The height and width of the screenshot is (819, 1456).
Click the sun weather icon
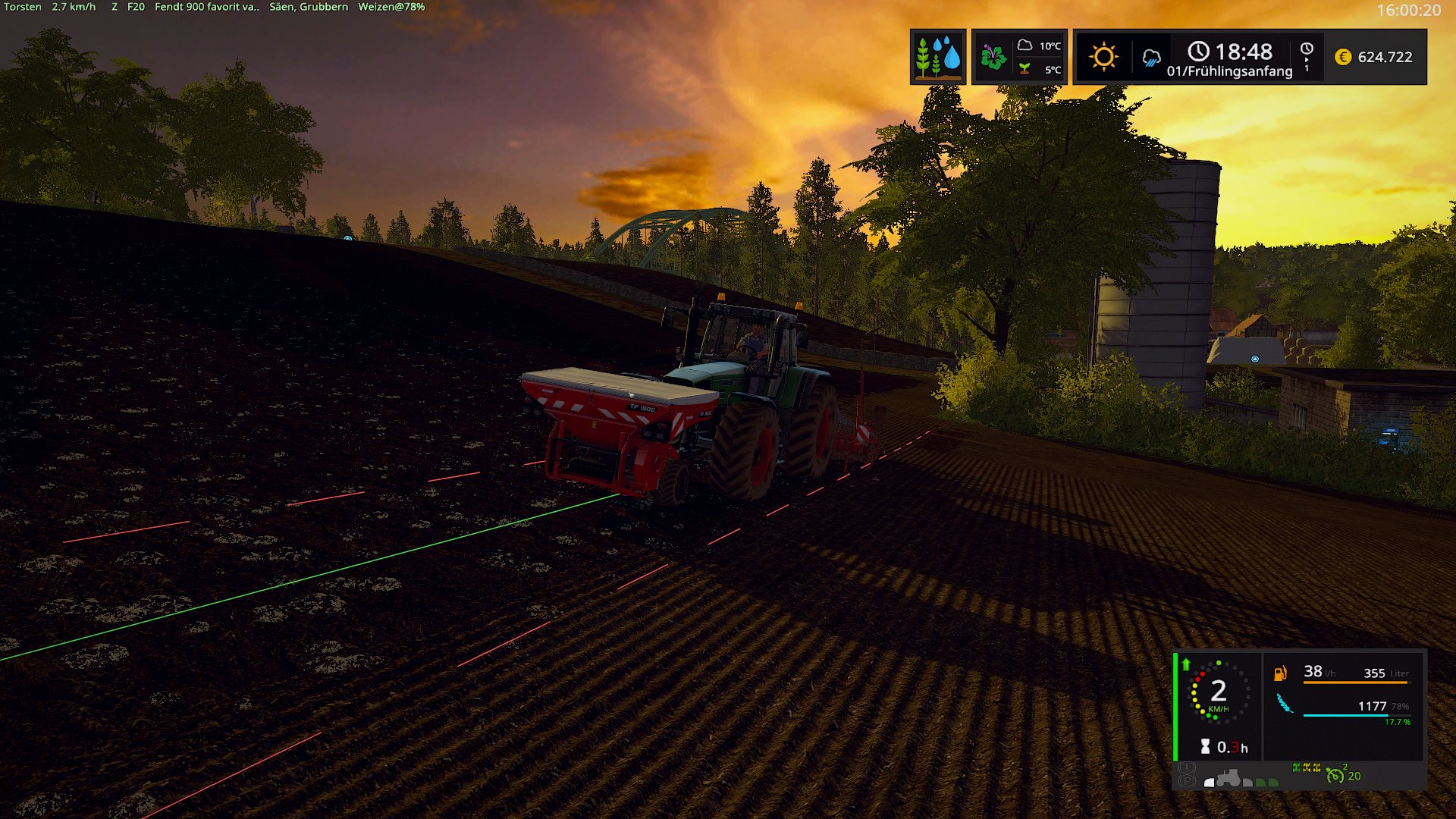point(1103,57)
